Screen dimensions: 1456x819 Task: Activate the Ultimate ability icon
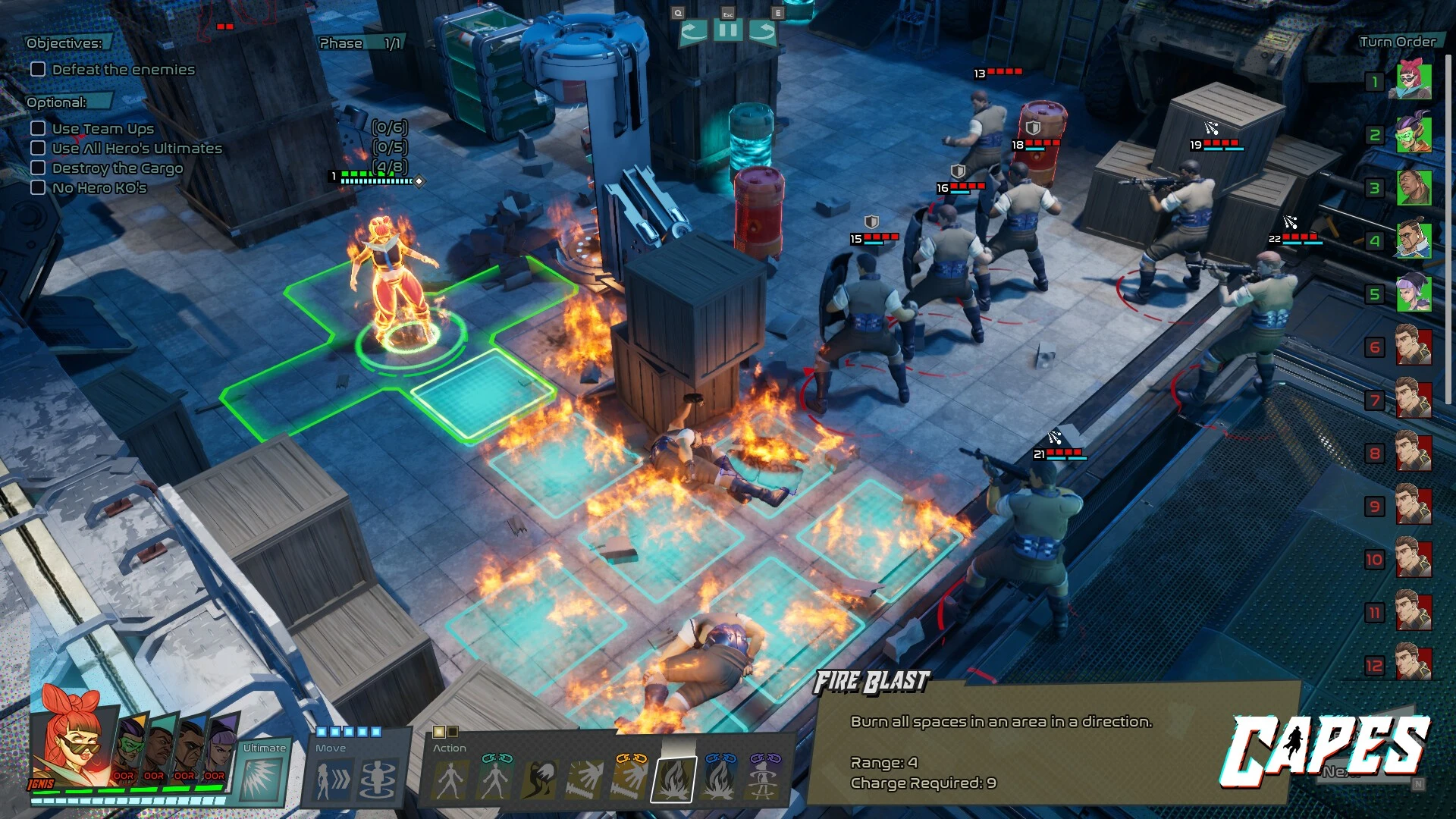(x=262, y=778)
